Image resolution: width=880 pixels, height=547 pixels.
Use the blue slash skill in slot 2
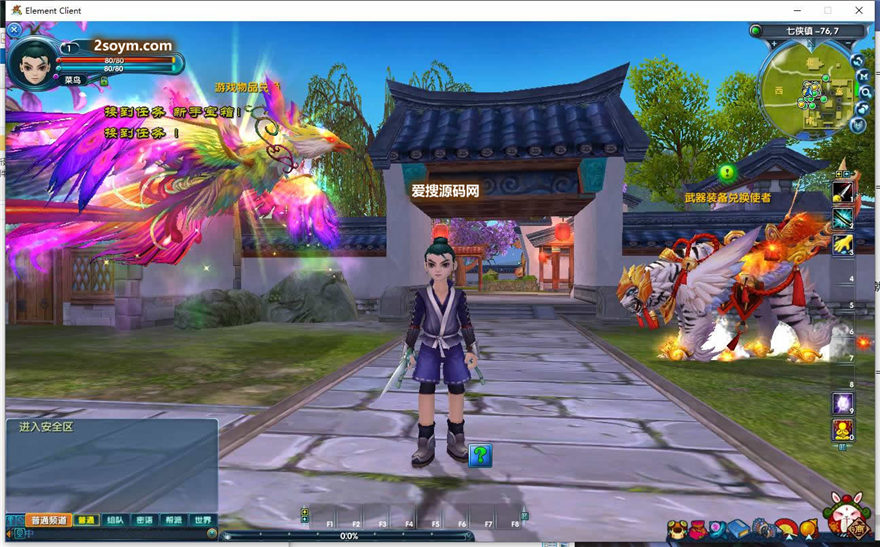[842, 217]
